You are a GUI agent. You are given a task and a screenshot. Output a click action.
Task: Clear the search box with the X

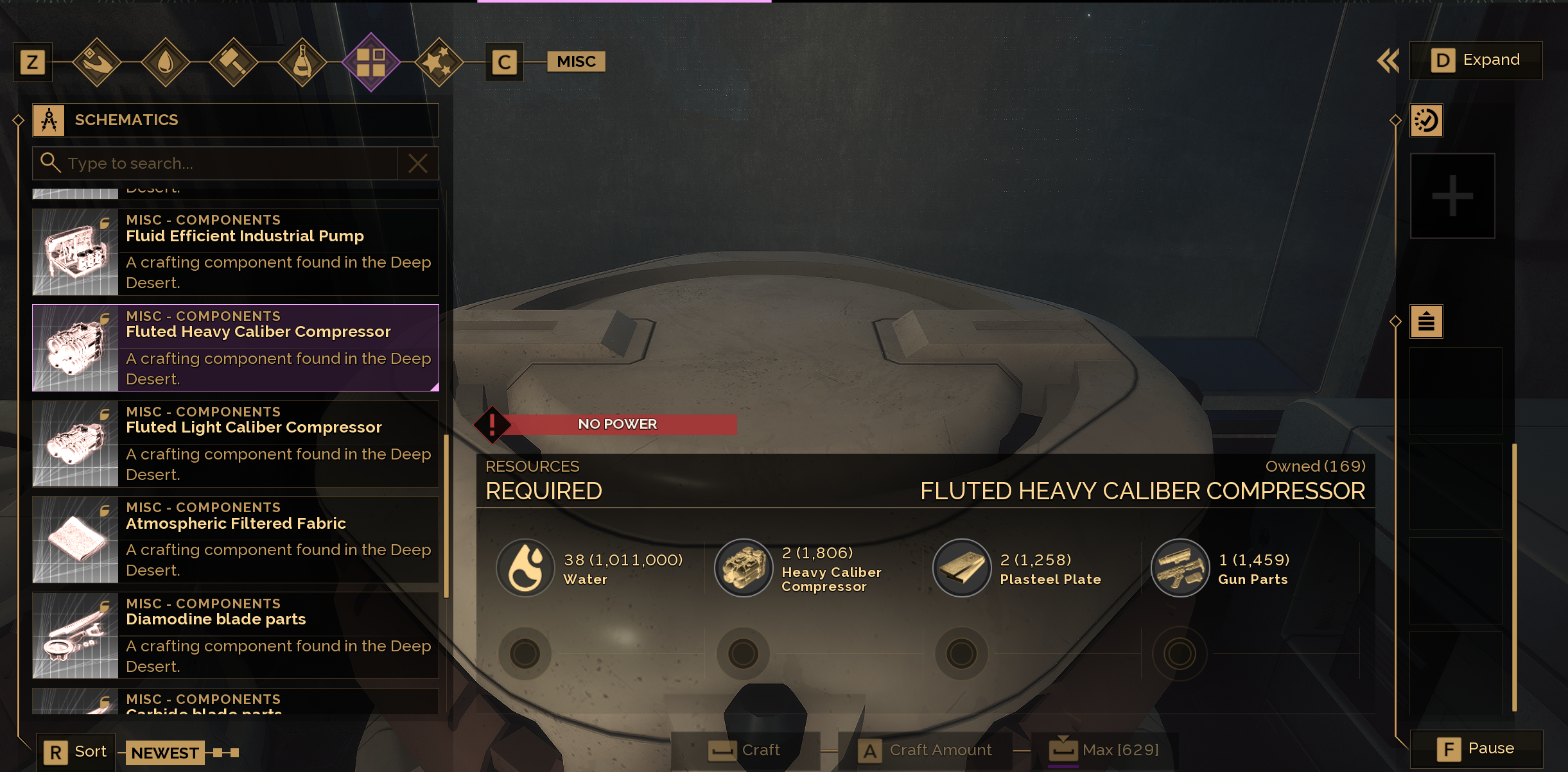click(x=418, y=164)
